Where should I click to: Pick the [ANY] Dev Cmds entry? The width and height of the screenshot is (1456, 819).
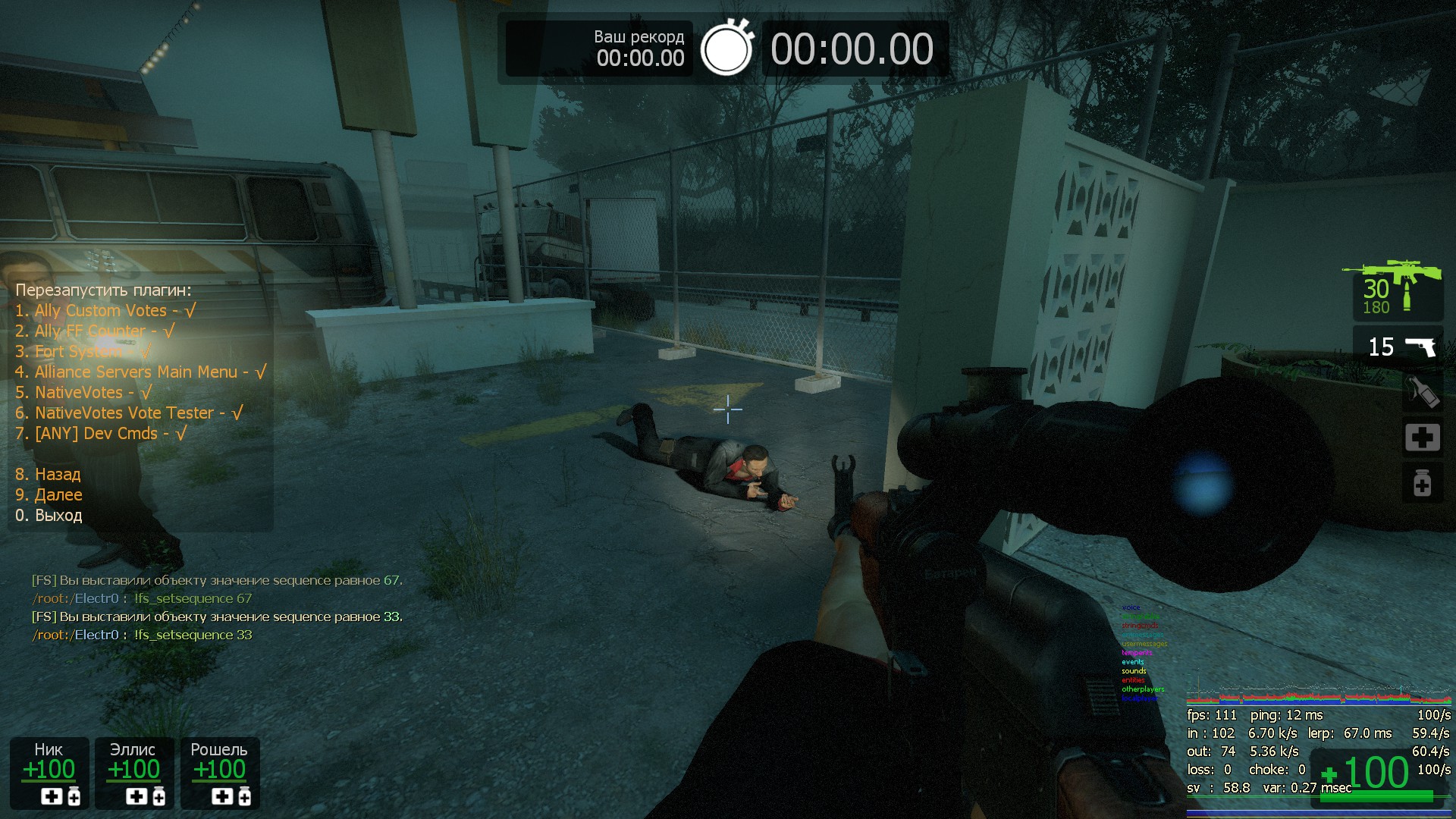point(100,434)
